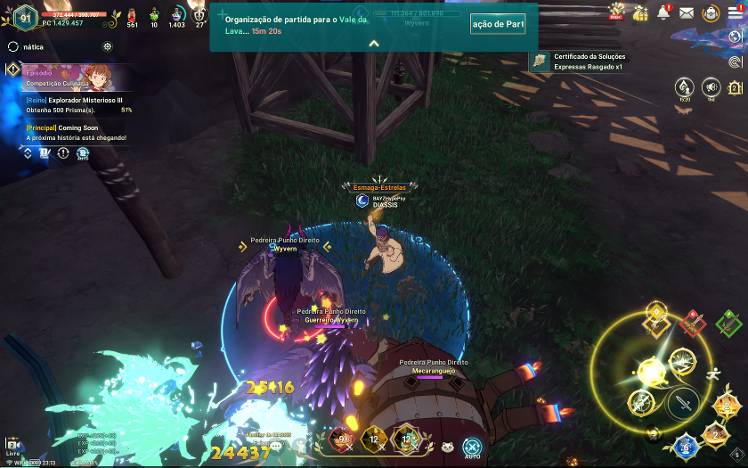Screen dimensions: 748x468
Task: Toggle the AUTO battle button
Action: pyautogui.click(x=472, y=446)
